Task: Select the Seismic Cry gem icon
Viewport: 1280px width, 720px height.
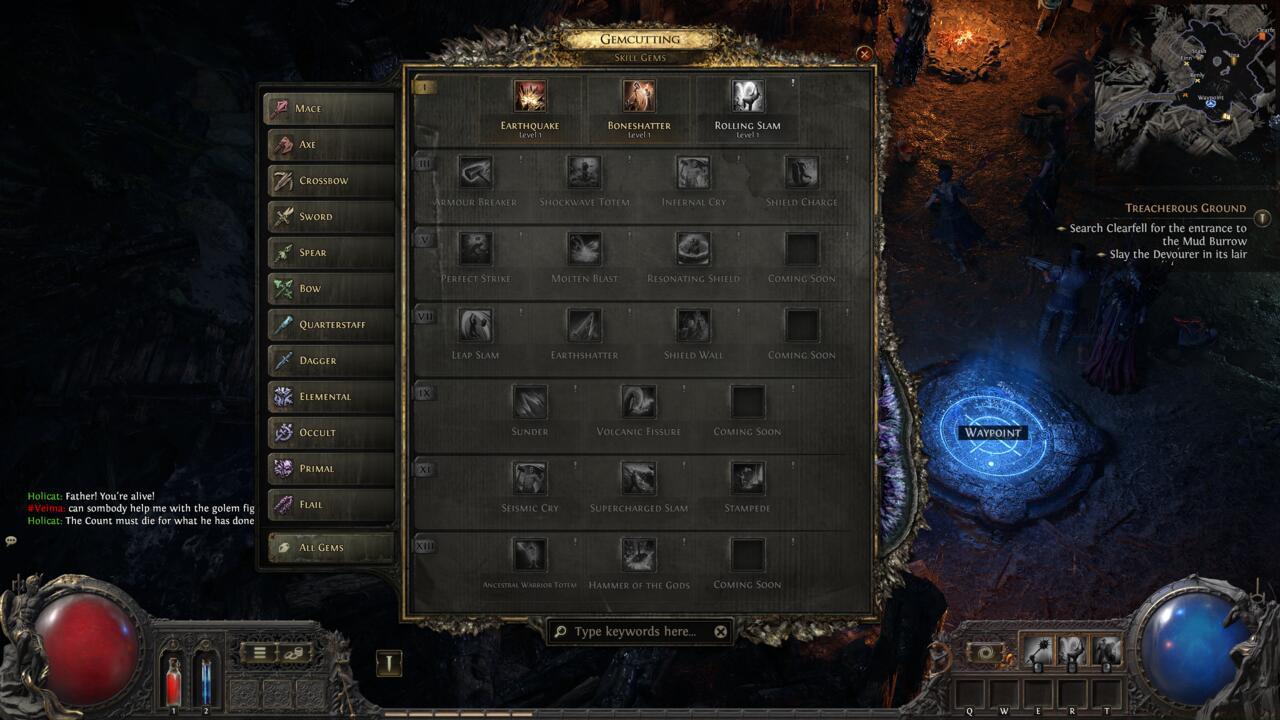Action: 529,477
